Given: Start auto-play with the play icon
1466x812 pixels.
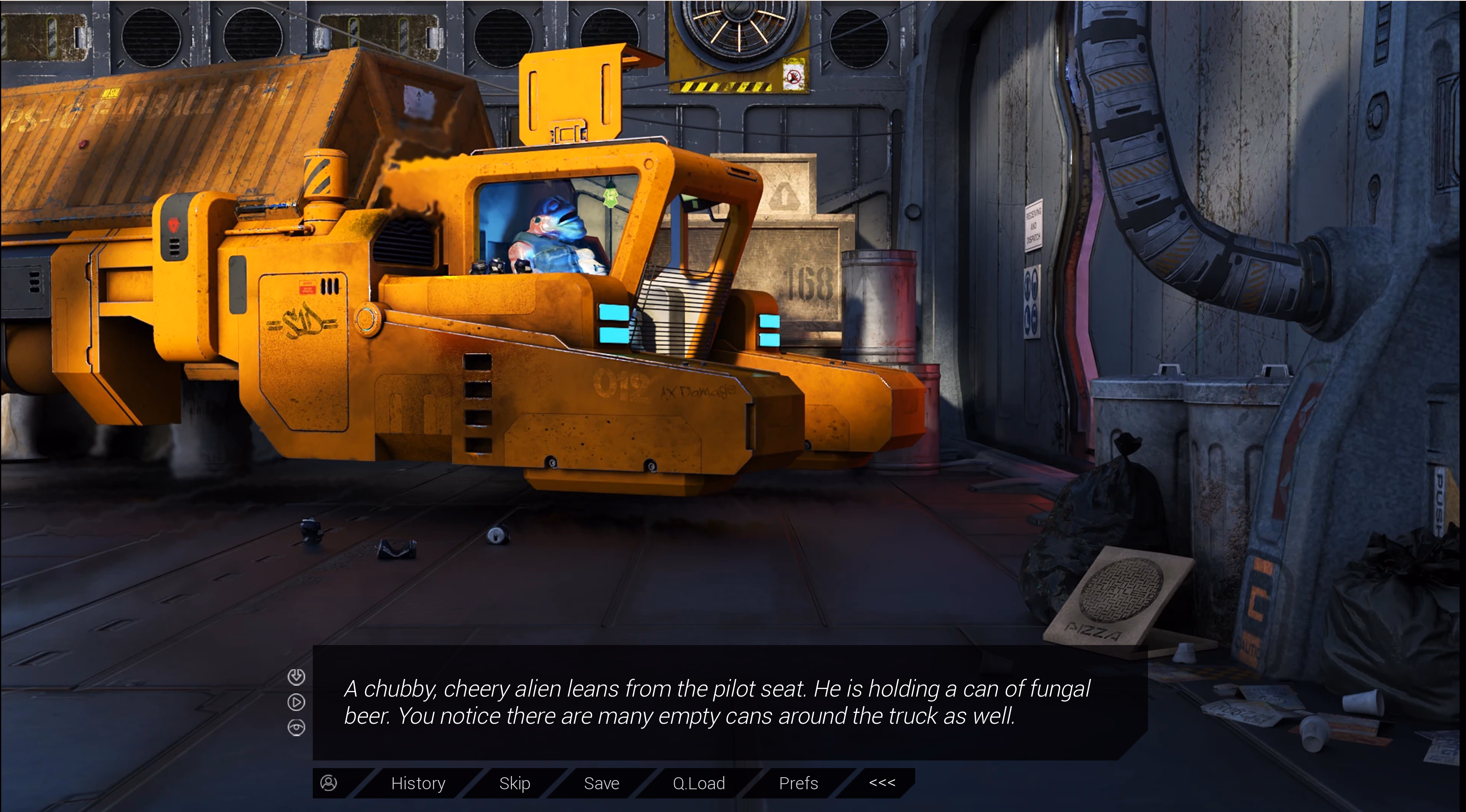Looking at the screenshot, I should point(296,702).
